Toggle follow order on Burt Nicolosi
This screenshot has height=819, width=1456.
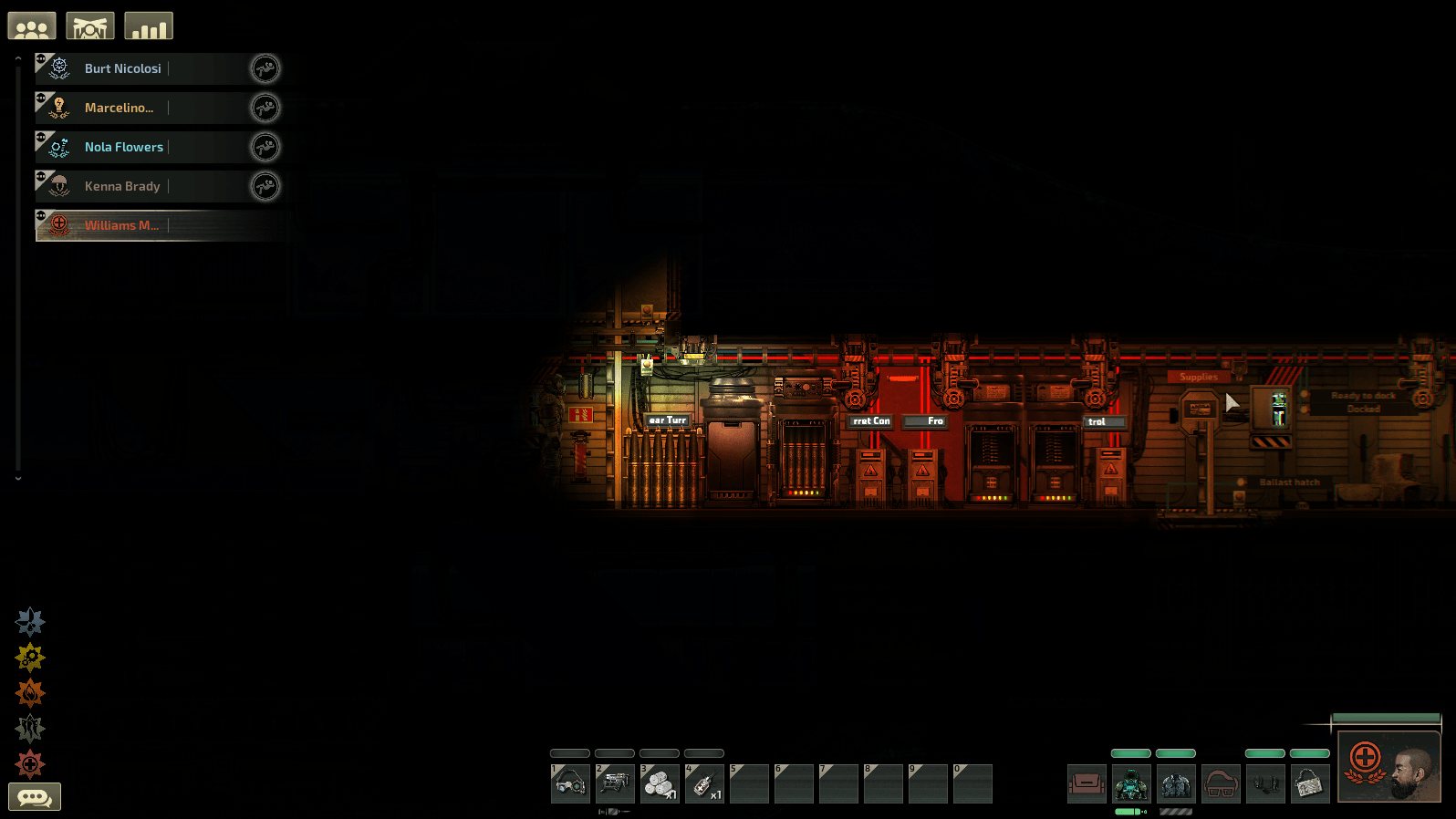tap(265, 68)
